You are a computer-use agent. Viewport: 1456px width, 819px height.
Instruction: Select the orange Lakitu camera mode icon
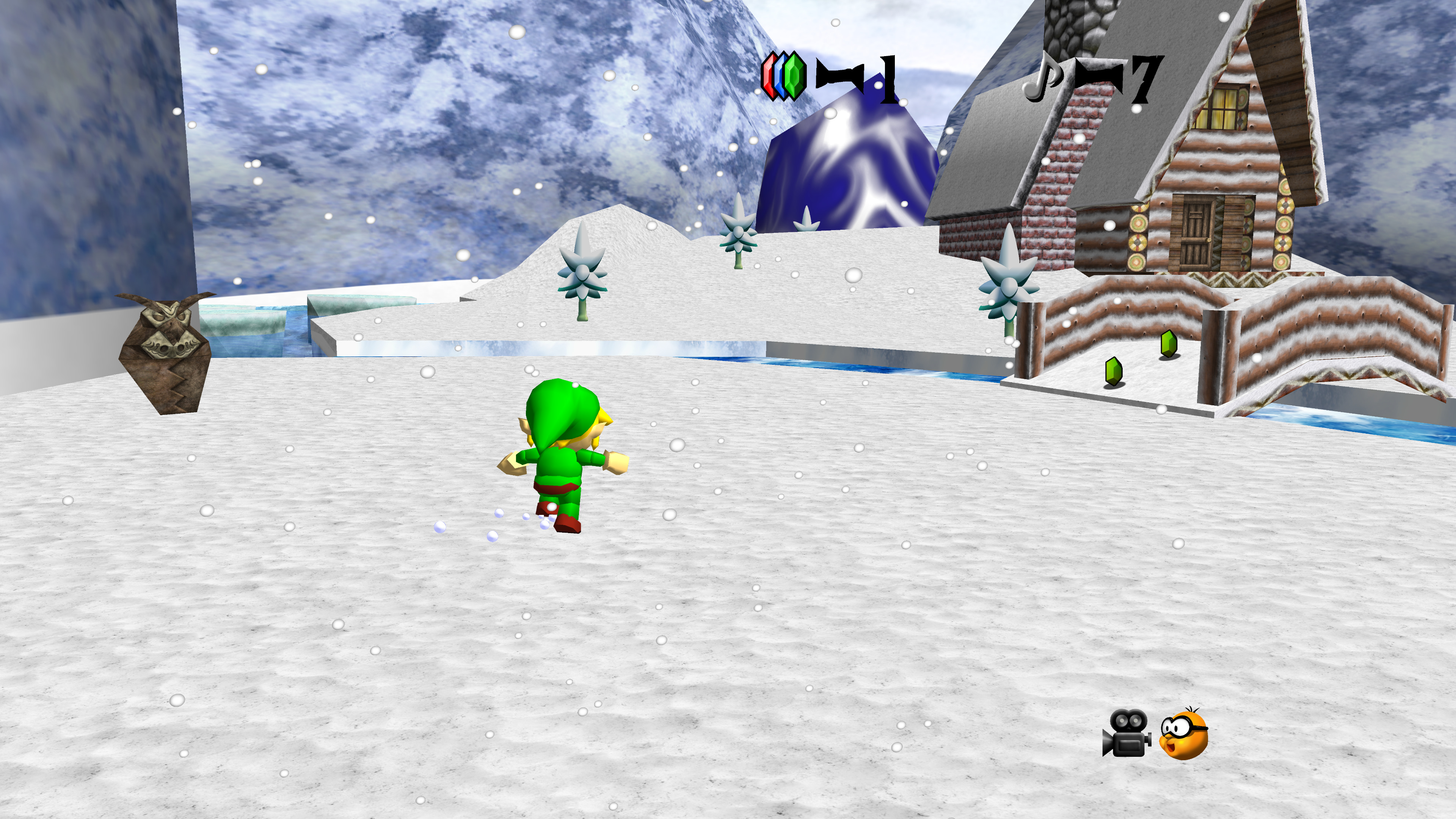[x=1183, y=734]
